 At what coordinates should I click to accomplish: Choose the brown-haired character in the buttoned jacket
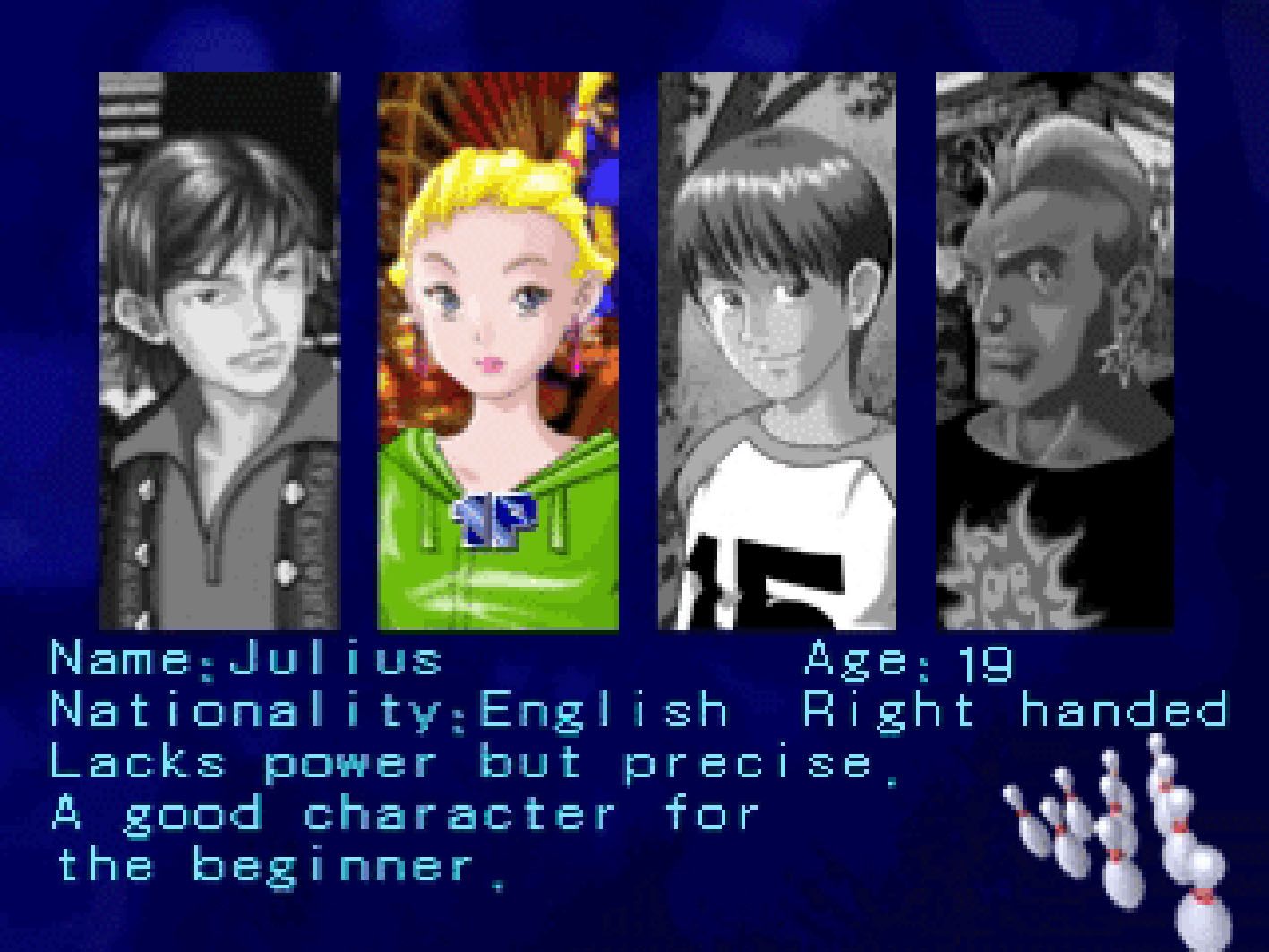219,351
